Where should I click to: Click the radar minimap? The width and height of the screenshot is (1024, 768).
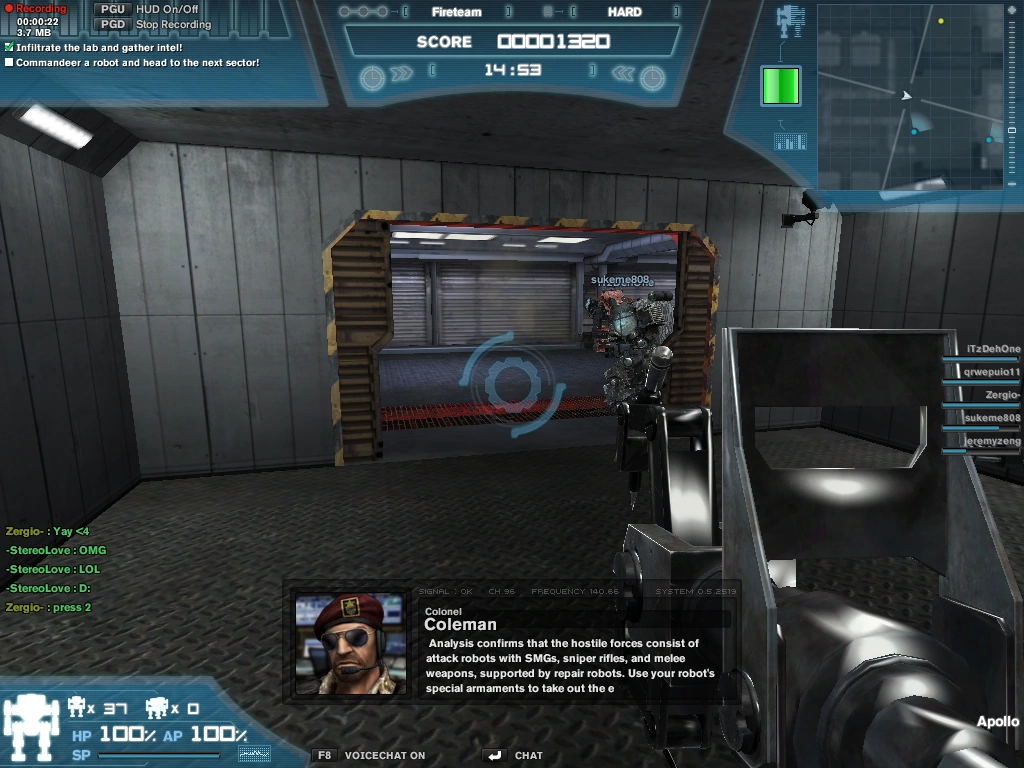[911, 96]
